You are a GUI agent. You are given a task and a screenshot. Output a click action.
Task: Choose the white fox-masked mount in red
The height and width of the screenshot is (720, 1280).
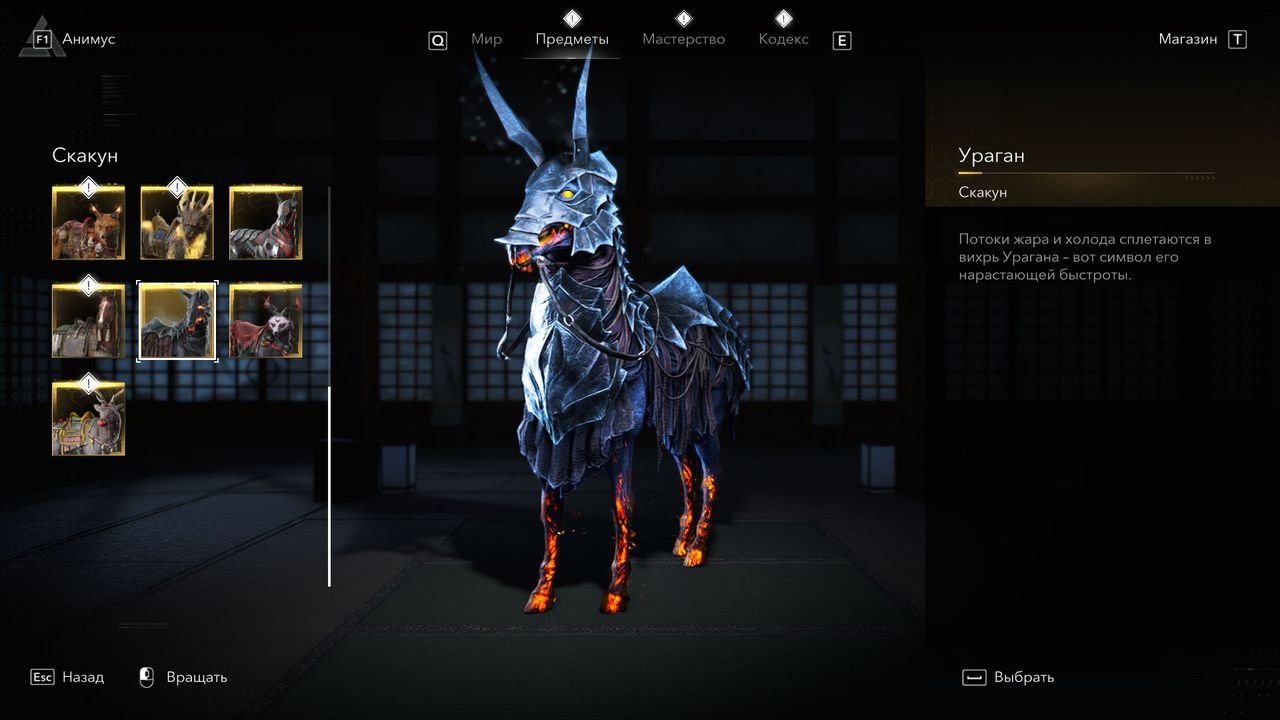pos(265,320)
